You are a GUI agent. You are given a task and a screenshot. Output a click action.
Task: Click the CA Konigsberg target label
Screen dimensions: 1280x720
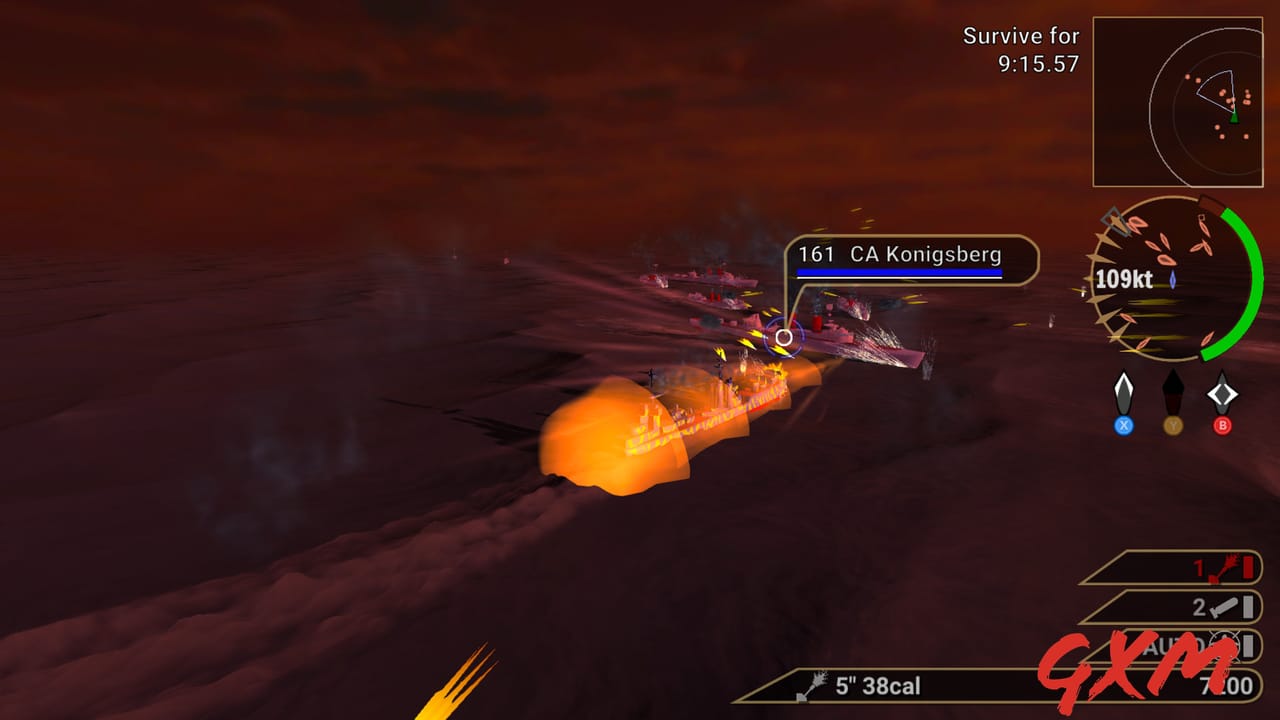920,255
